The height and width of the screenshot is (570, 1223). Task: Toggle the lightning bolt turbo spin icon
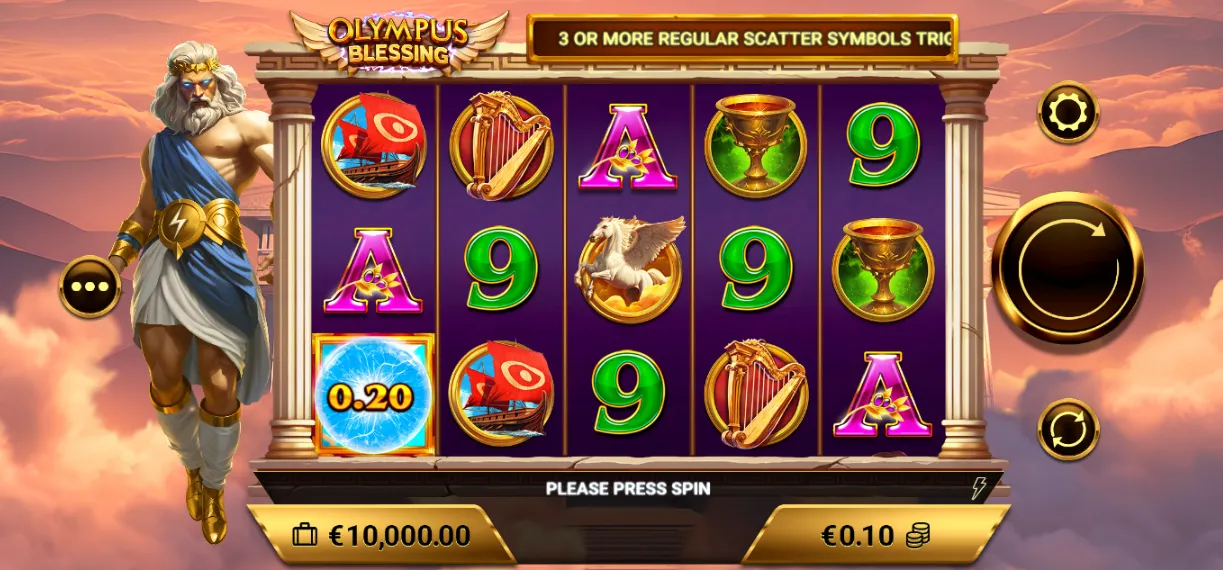click(979, 488)
